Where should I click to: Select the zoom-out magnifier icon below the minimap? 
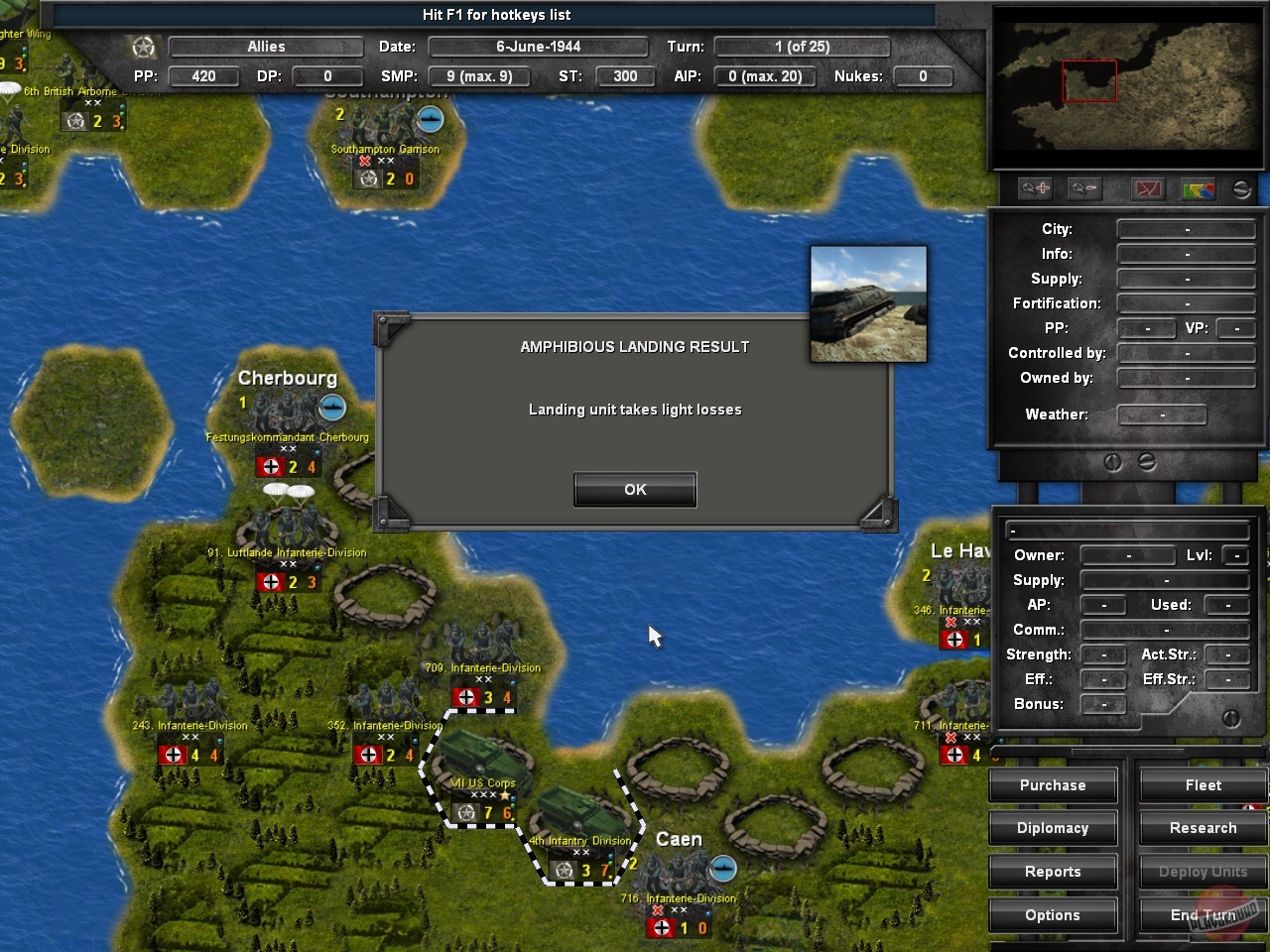click(x=1083, y=188)
